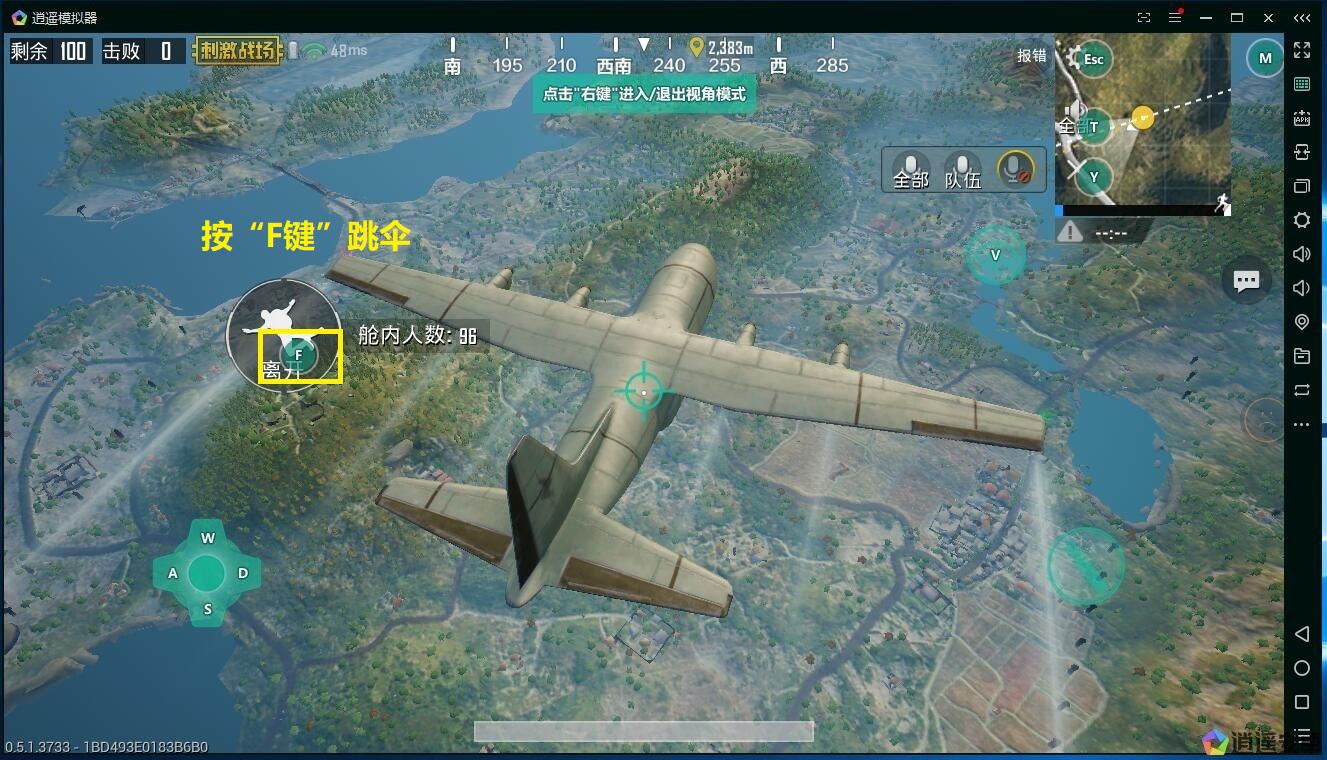The width and height of the screenshot is (1327, 760).
Task: Click the install APK sidebar icon
Action: [x=1301, y=118]
